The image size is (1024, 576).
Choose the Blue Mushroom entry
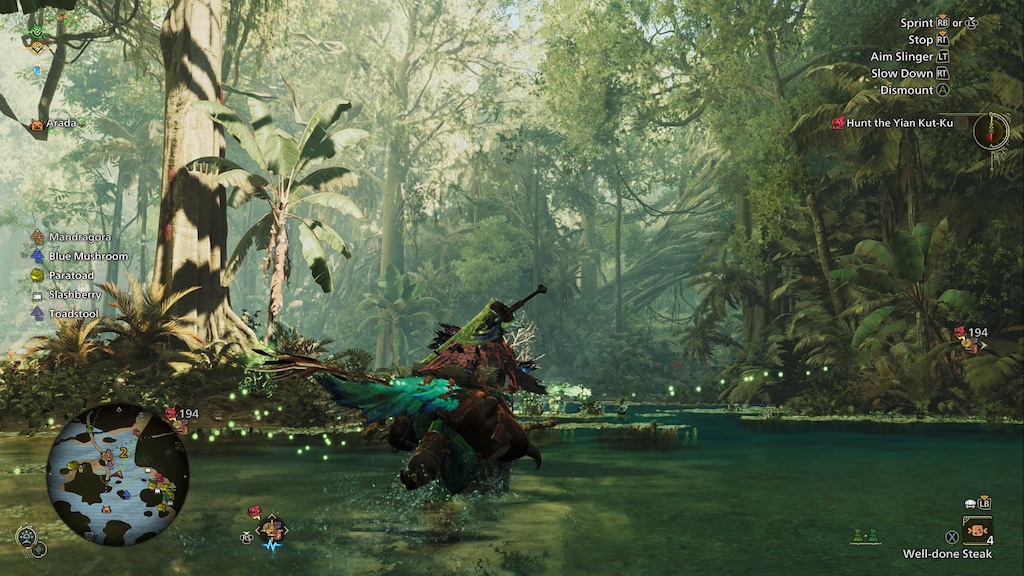click(x=88, y=256)
